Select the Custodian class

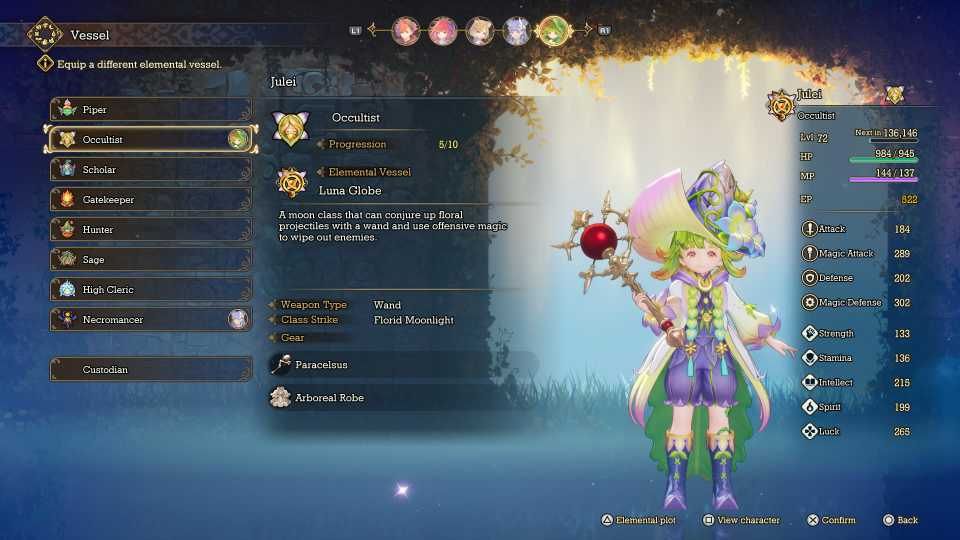(x=150, y=369)
